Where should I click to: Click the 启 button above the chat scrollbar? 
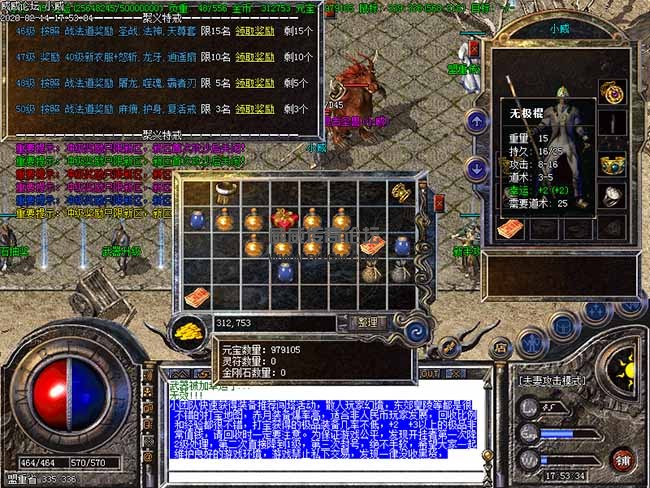pyautogui.click(x=497, y=347)
